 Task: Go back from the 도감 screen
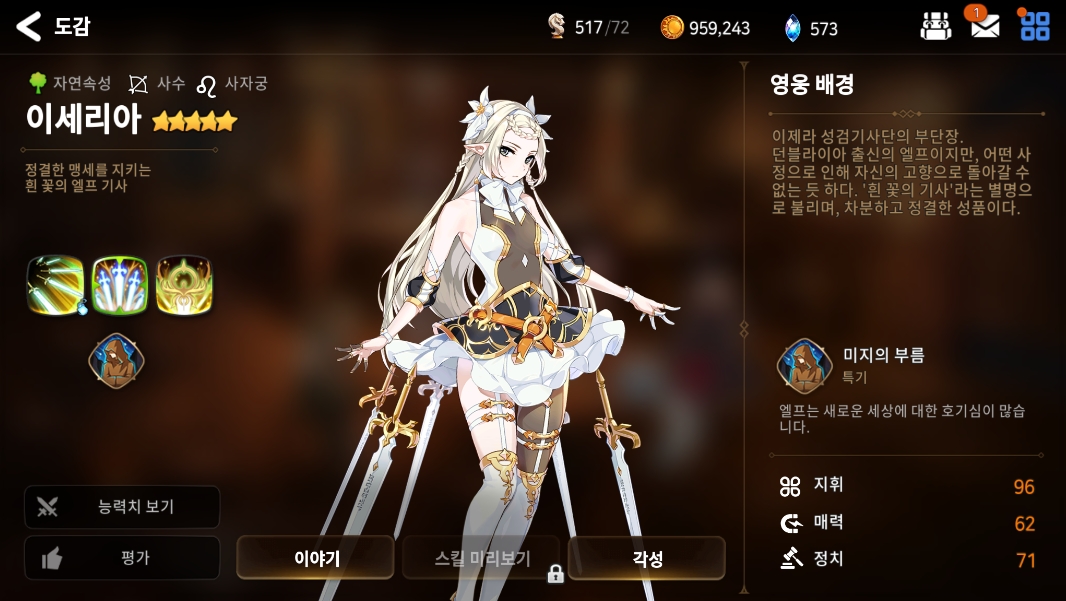pos(29,27)
